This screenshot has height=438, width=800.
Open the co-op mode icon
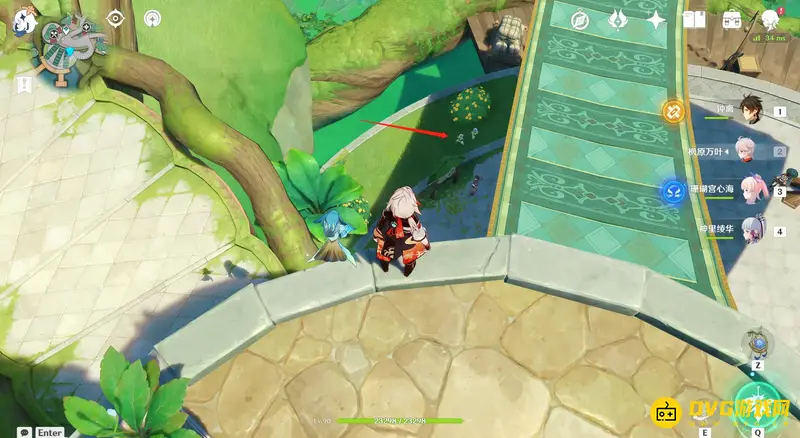(x=151, y=18)
